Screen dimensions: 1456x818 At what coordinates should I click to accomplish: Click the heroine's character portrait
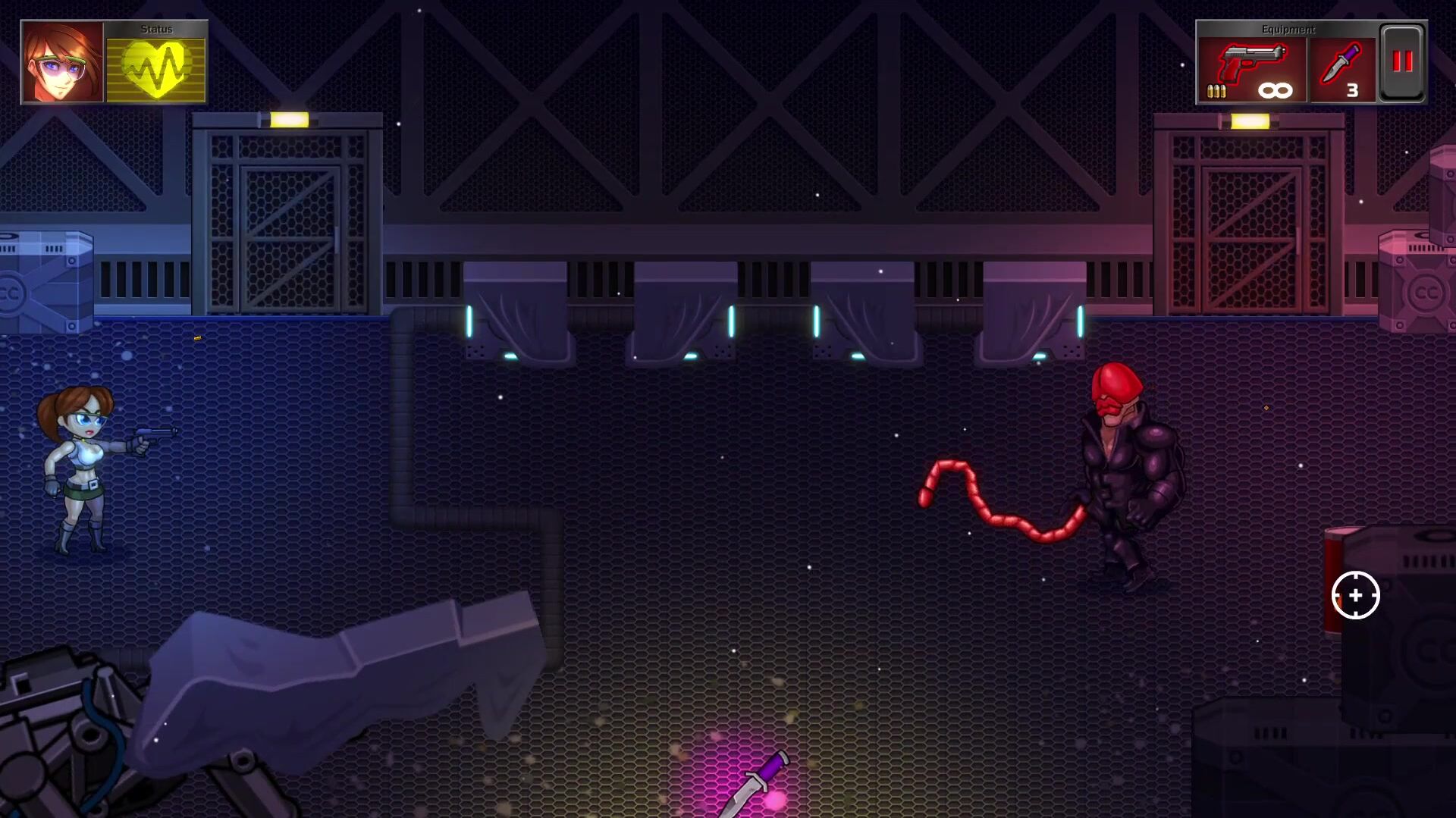point(63,62)
